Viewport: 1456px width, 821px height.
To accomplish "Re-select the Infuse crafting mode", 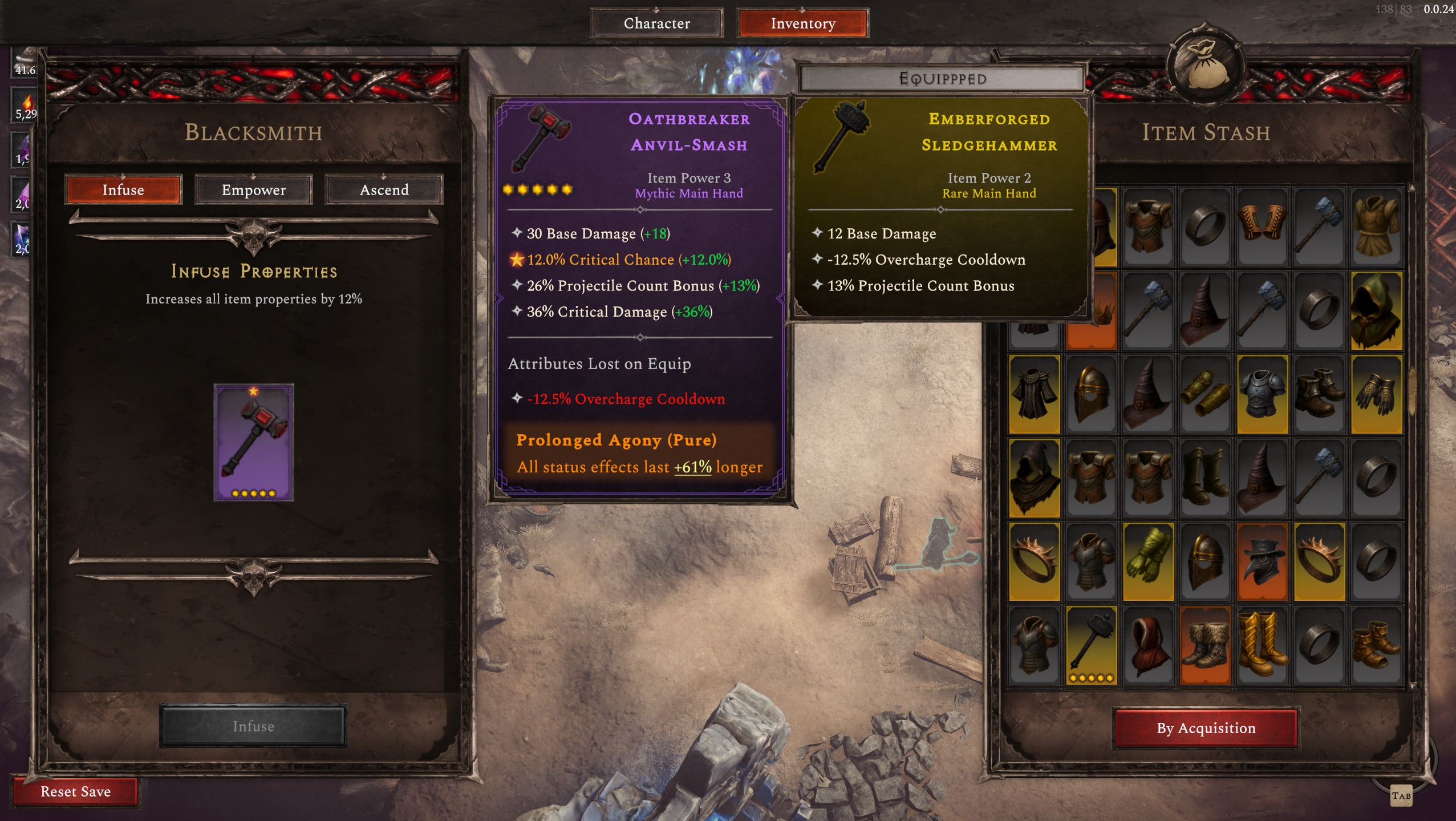I will click(123, 189).
